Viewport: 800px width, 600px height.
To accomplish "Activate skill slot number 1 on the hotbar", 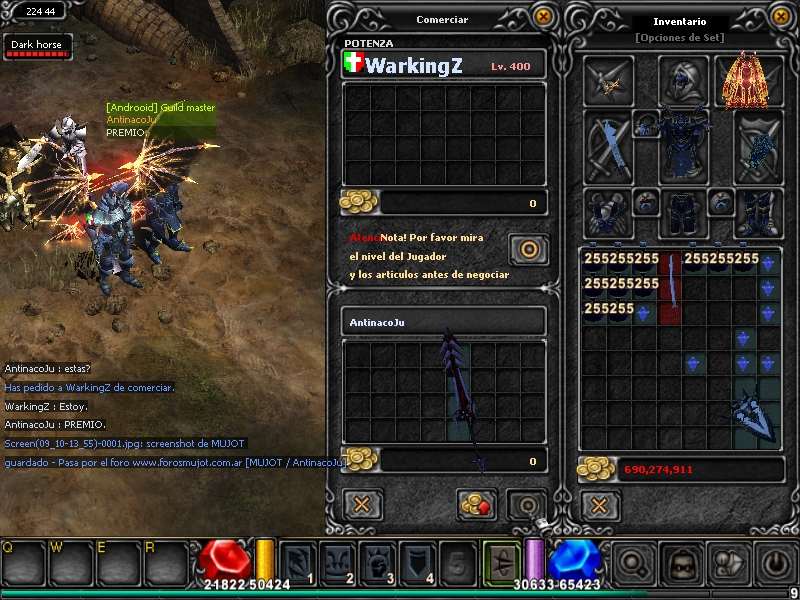I will coord(298,562).
